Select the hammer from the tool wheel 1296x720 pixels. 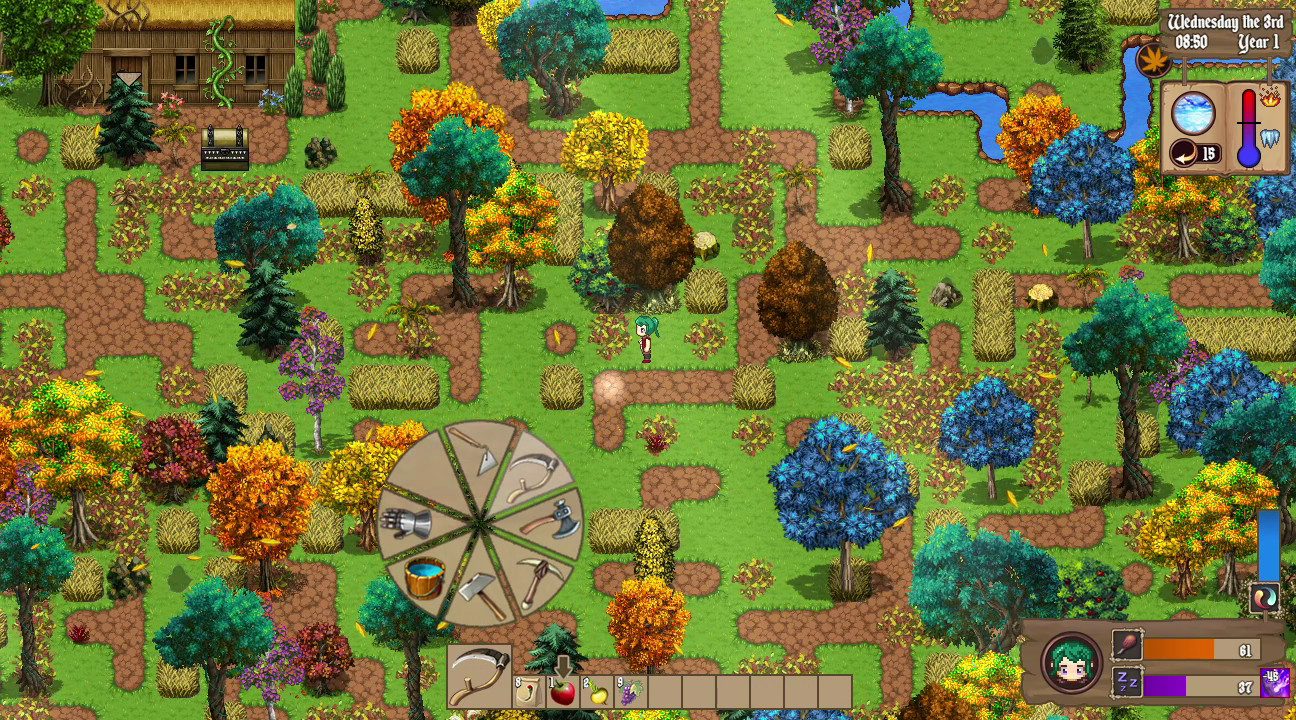click(479, 588)
